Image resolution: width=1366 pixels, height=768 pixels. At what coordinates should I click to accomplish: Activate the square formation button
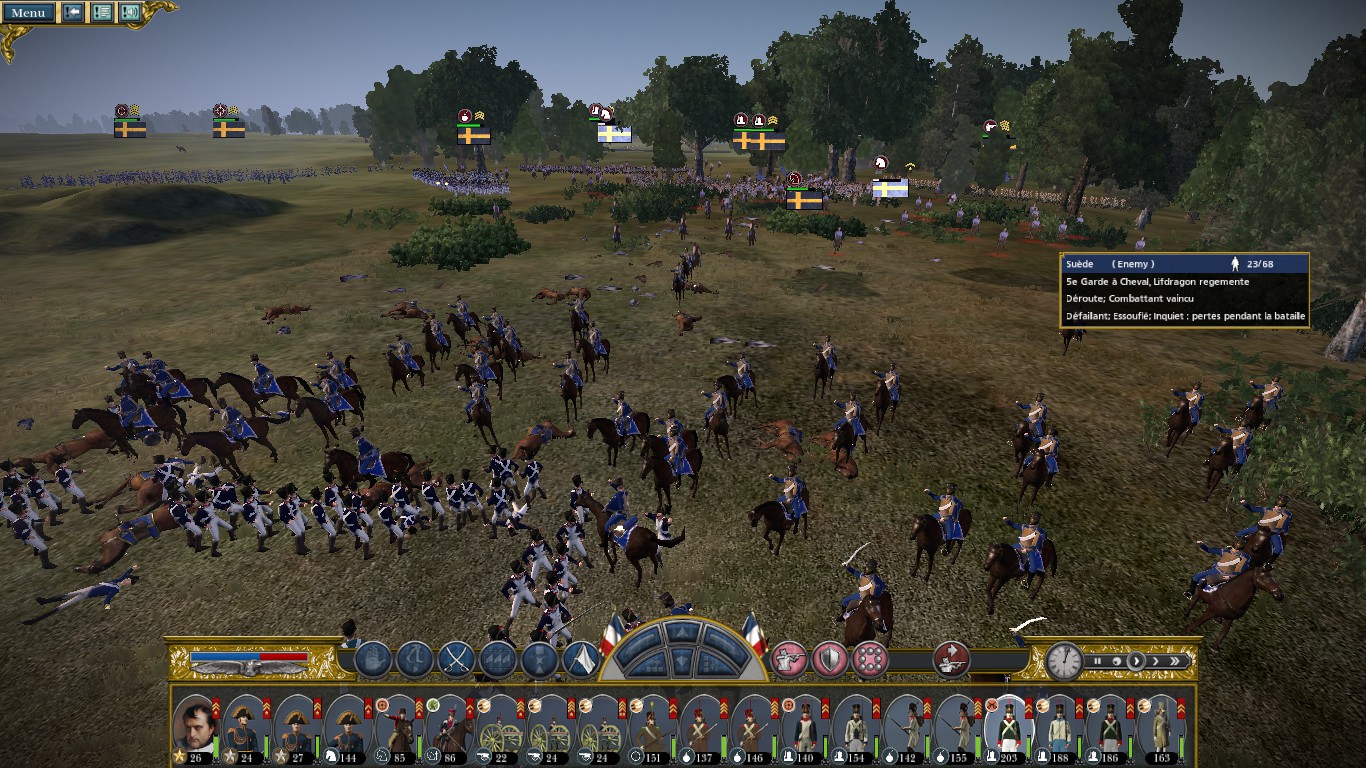(x=869, y=660)
